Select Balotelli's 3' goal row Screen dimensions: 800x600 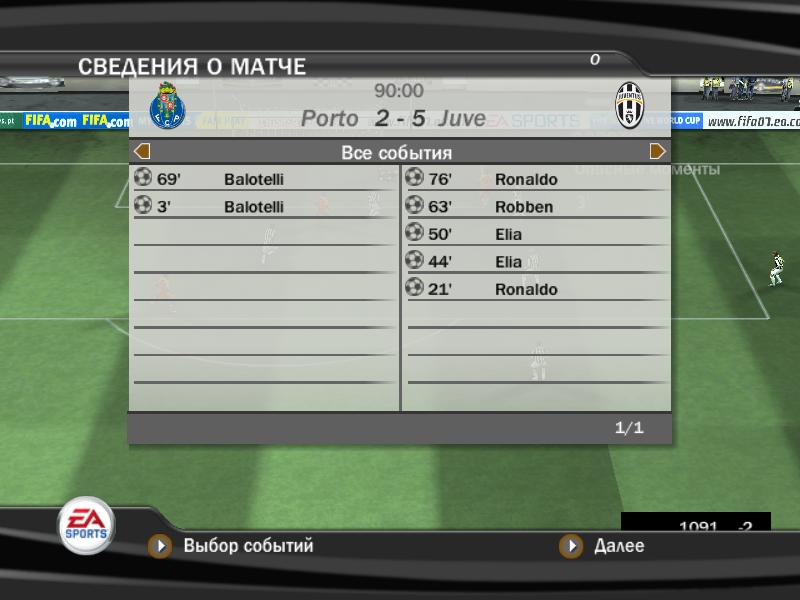coord(264,207)
